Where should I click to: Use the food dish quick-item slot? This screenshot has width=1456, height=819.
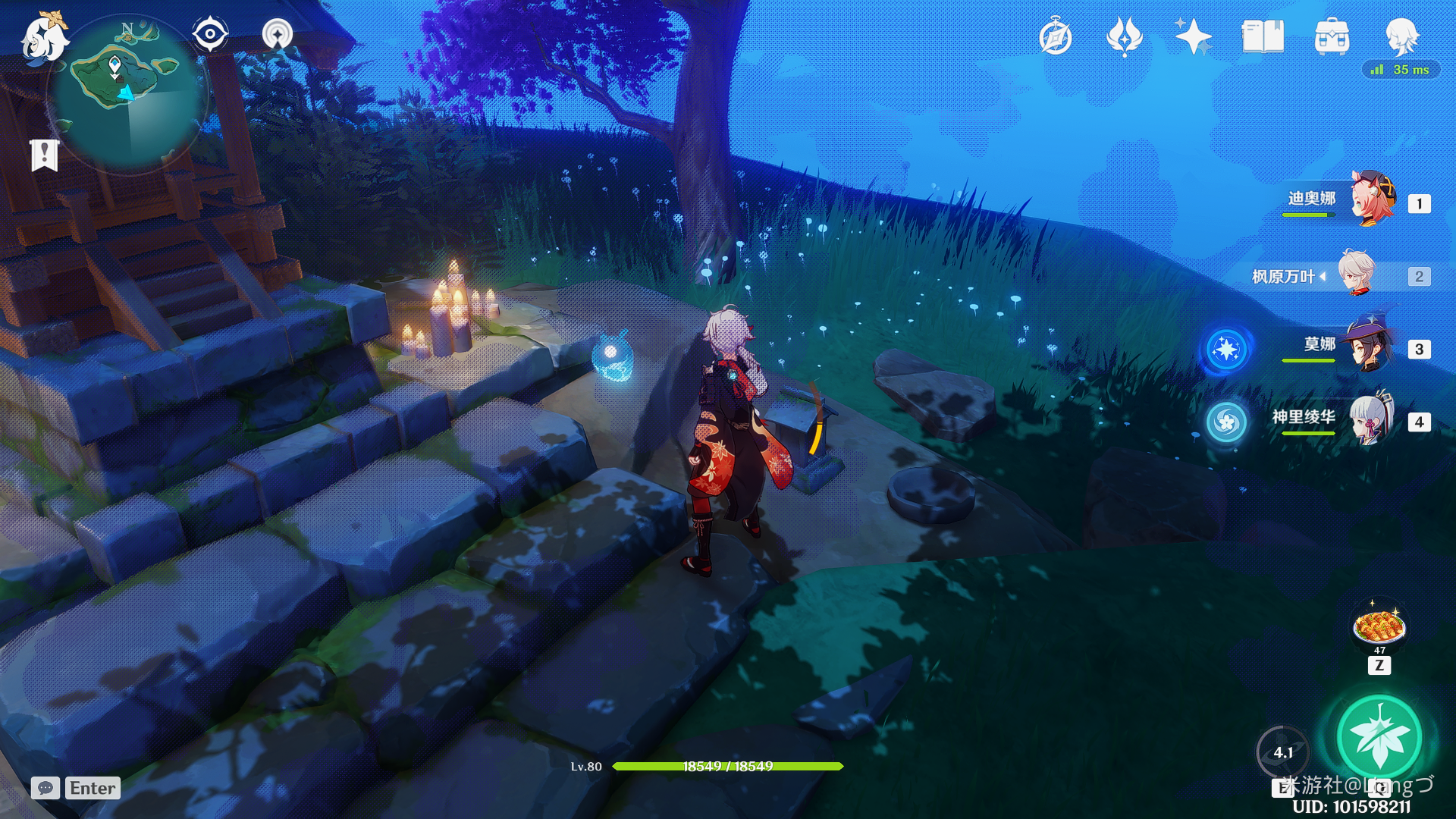tap(1379, 626)
